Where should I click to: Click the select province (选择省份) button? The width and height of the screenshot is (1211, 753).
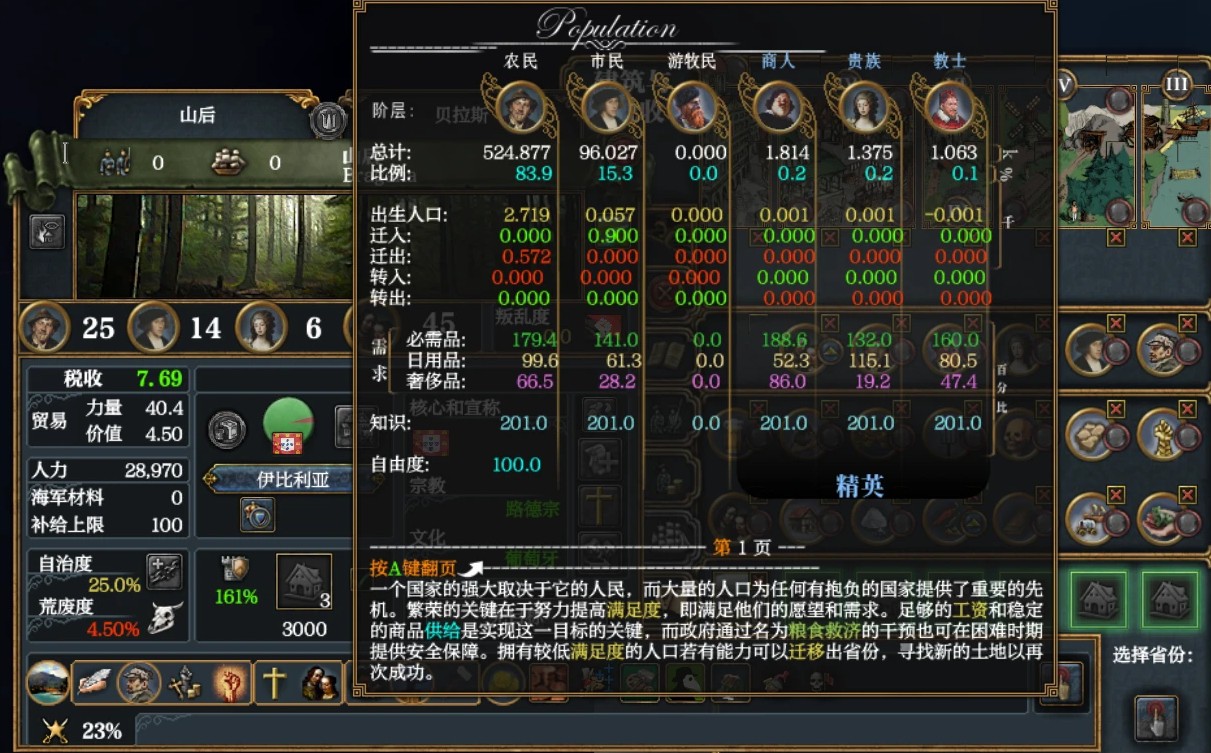(x=1155, y=717)
